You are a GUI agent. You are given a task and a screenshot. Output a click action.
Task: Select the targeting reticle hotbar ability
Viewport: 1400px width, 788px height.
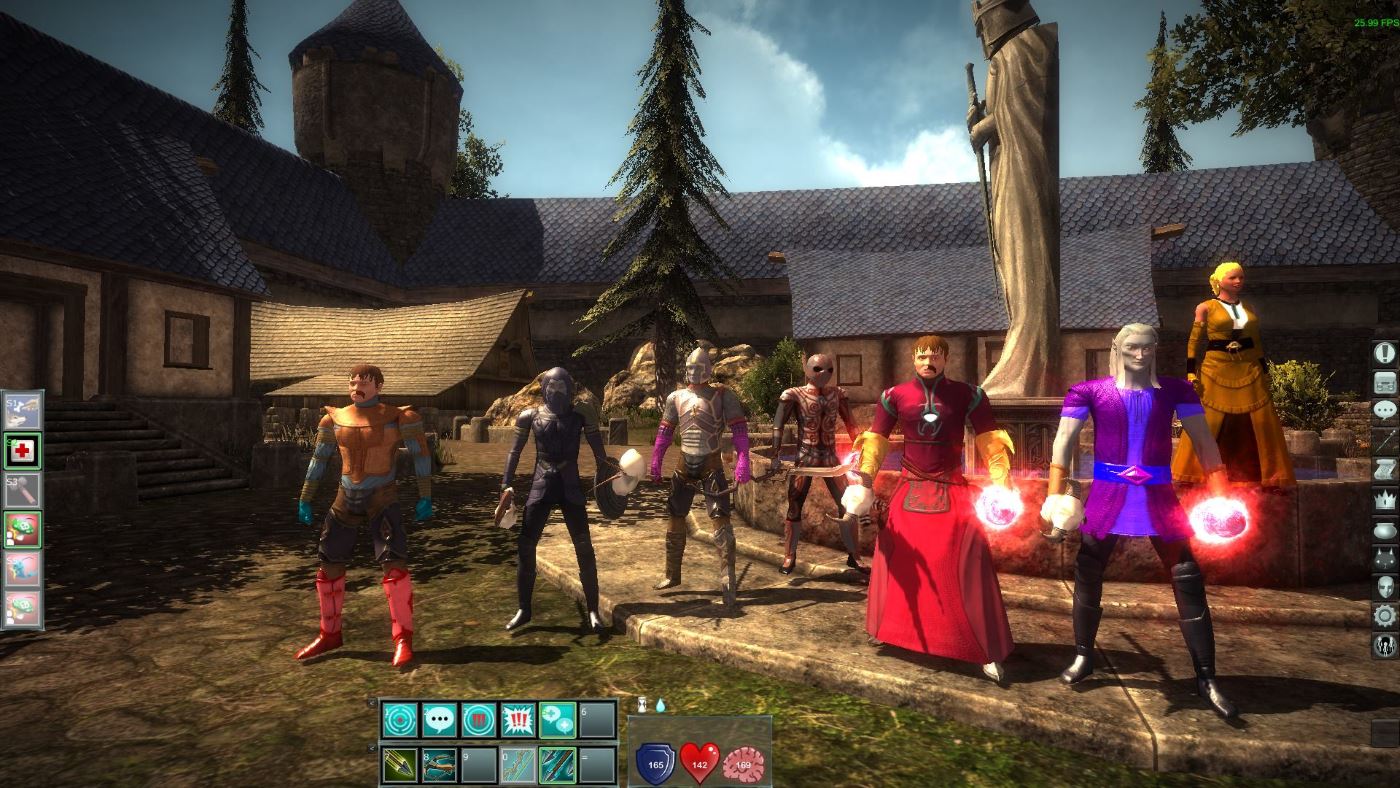[400, 720]
